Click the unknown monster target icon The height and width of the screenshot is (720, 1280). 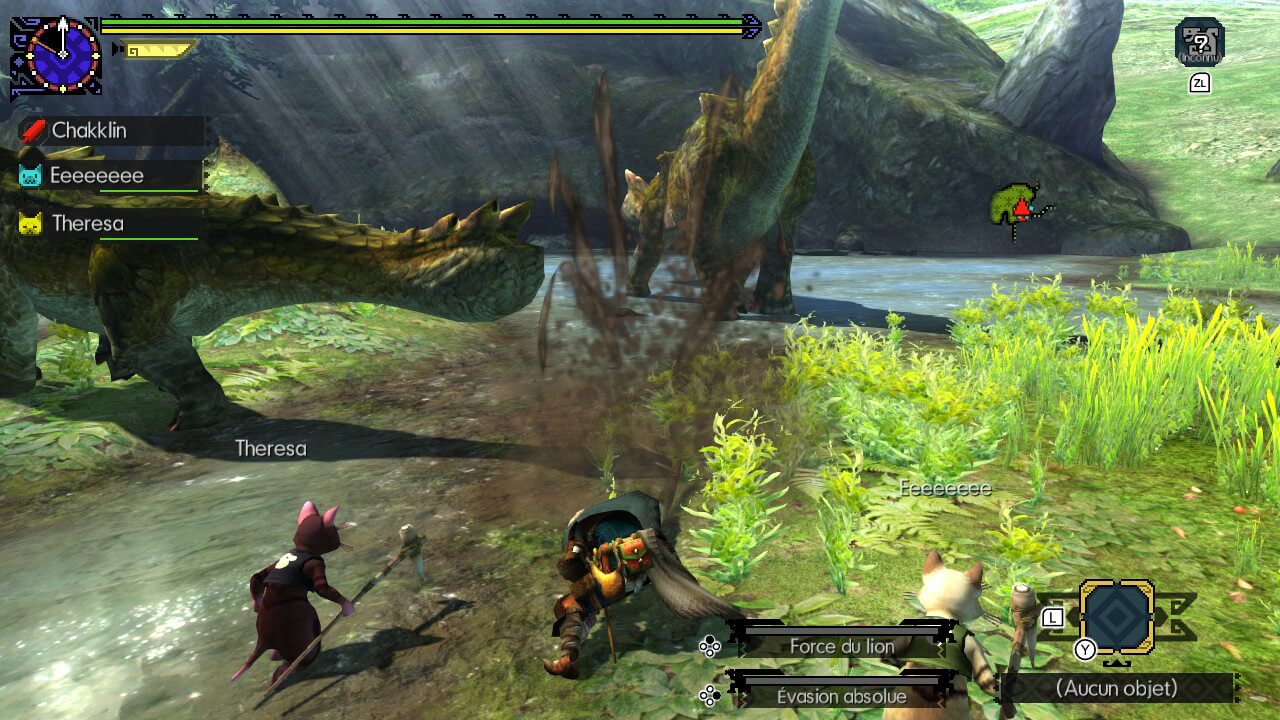1199,41
